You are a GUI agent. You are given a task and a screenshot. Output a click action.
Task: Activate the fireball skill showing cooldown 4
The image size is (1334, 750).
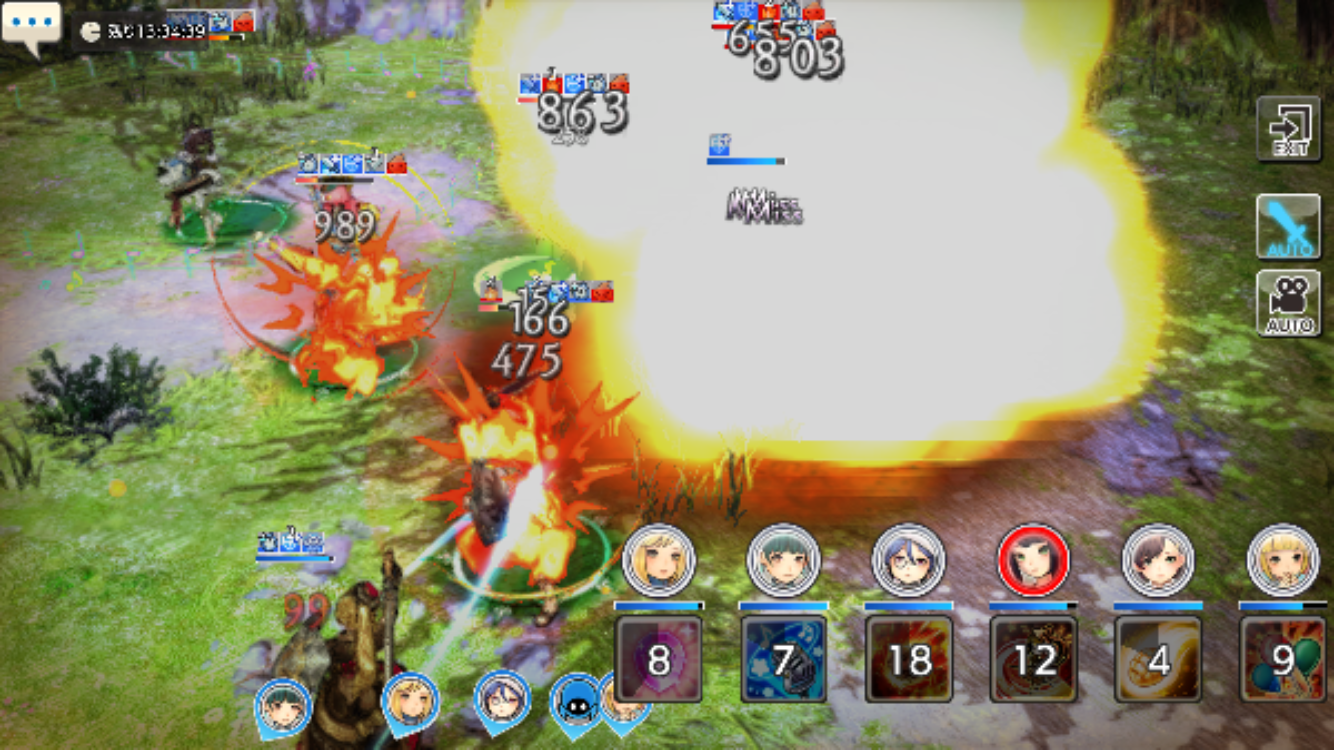pyautogui.click(x=1159, y=659)
